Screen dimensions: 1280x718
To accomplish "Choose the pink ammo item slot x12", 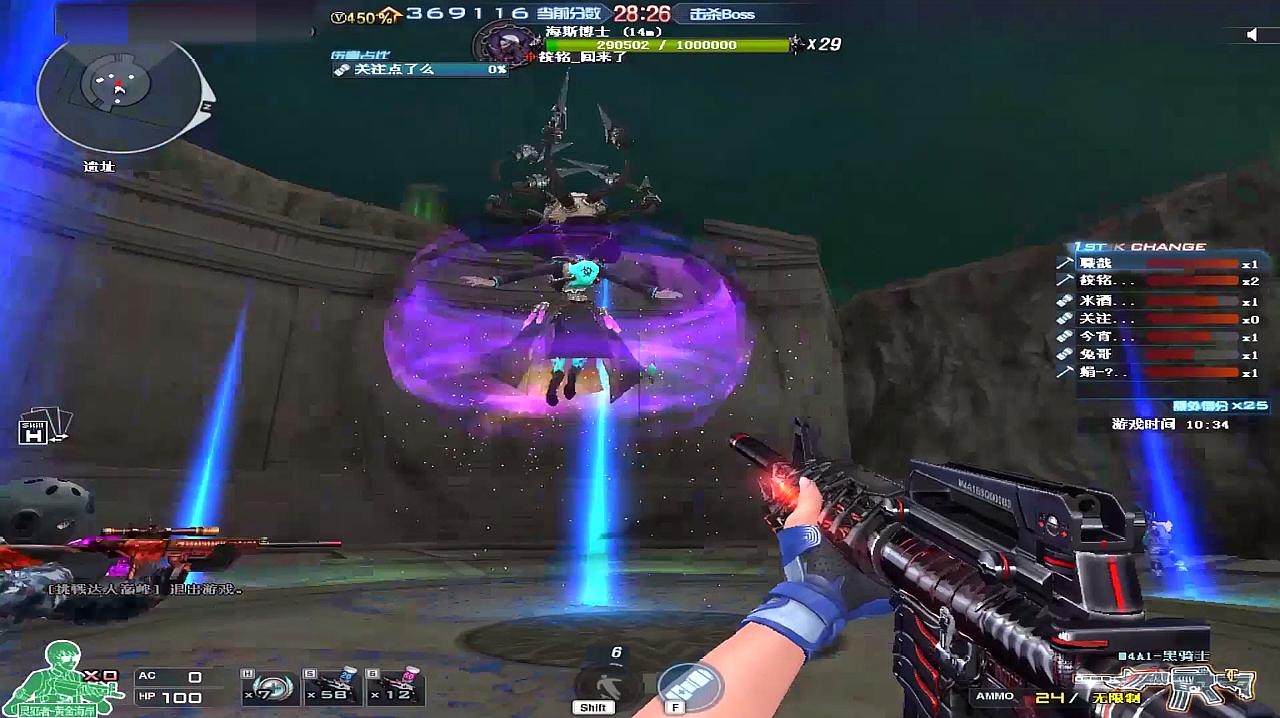I will coord(395,688).
